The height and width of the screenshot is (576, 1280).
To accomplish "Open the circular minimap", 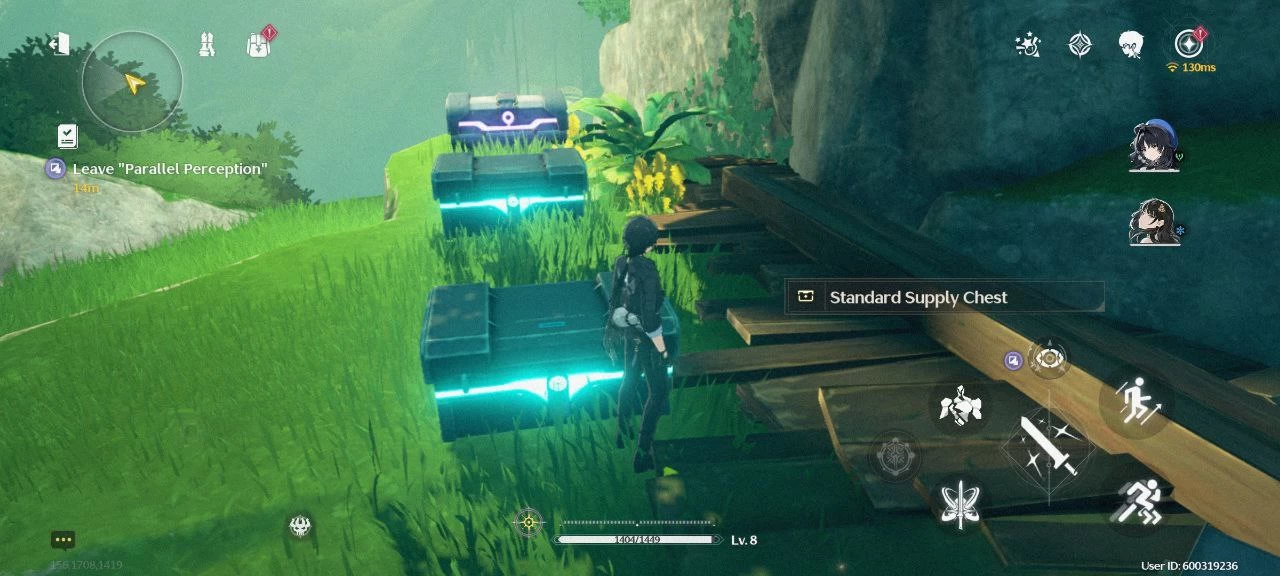I will click(132, 81).
